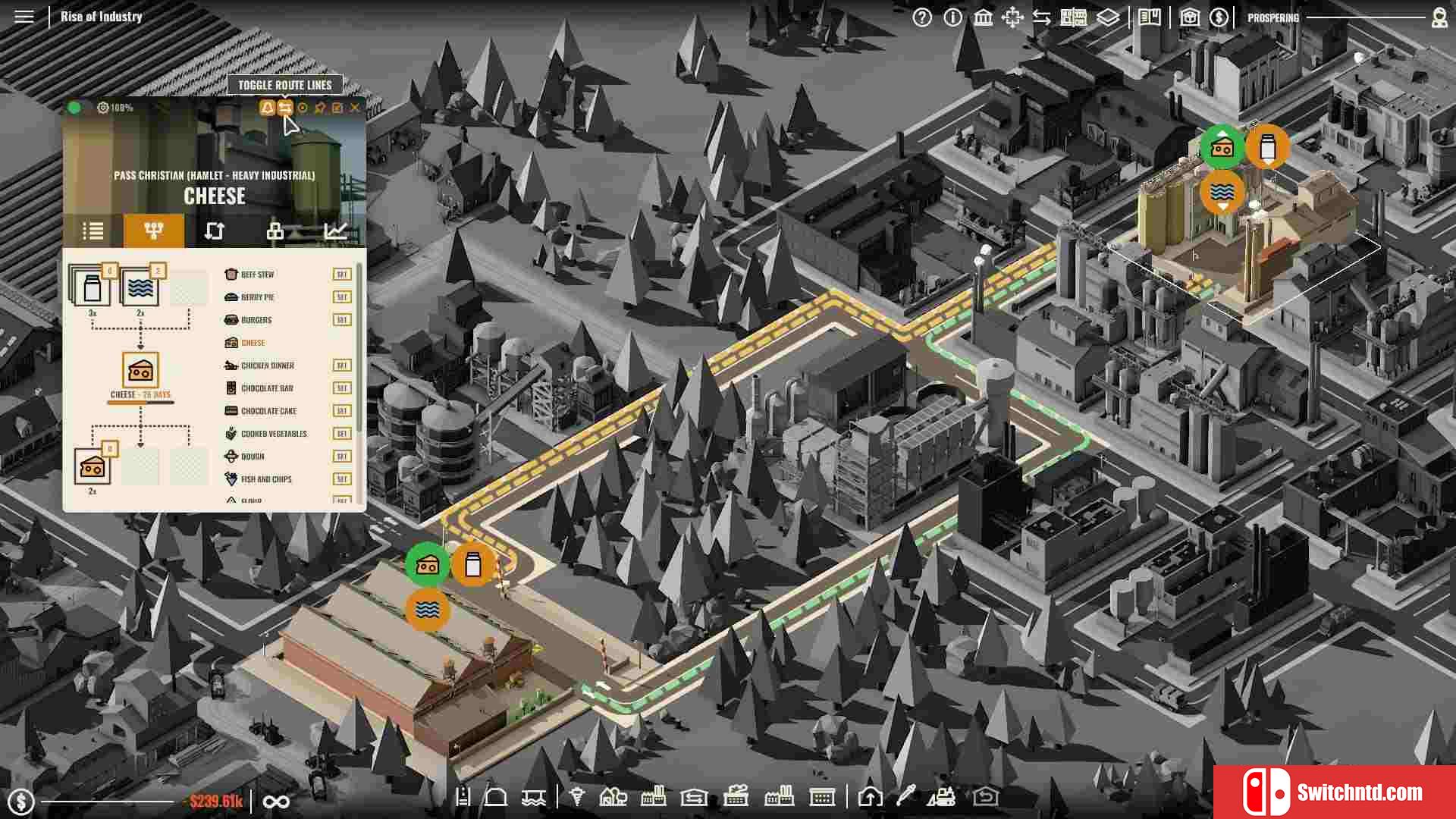The image size is (1456, 819).
Task: Set recipe to Fish and Chips
Action: (341, 479)
